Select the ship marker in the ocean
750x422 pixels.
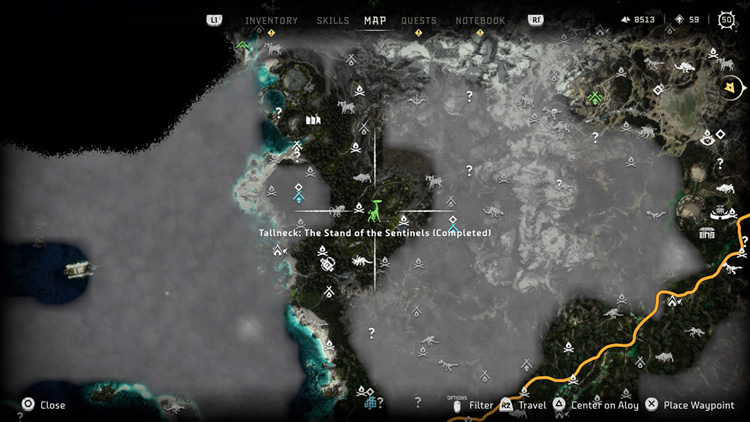(x=77, y=269)
